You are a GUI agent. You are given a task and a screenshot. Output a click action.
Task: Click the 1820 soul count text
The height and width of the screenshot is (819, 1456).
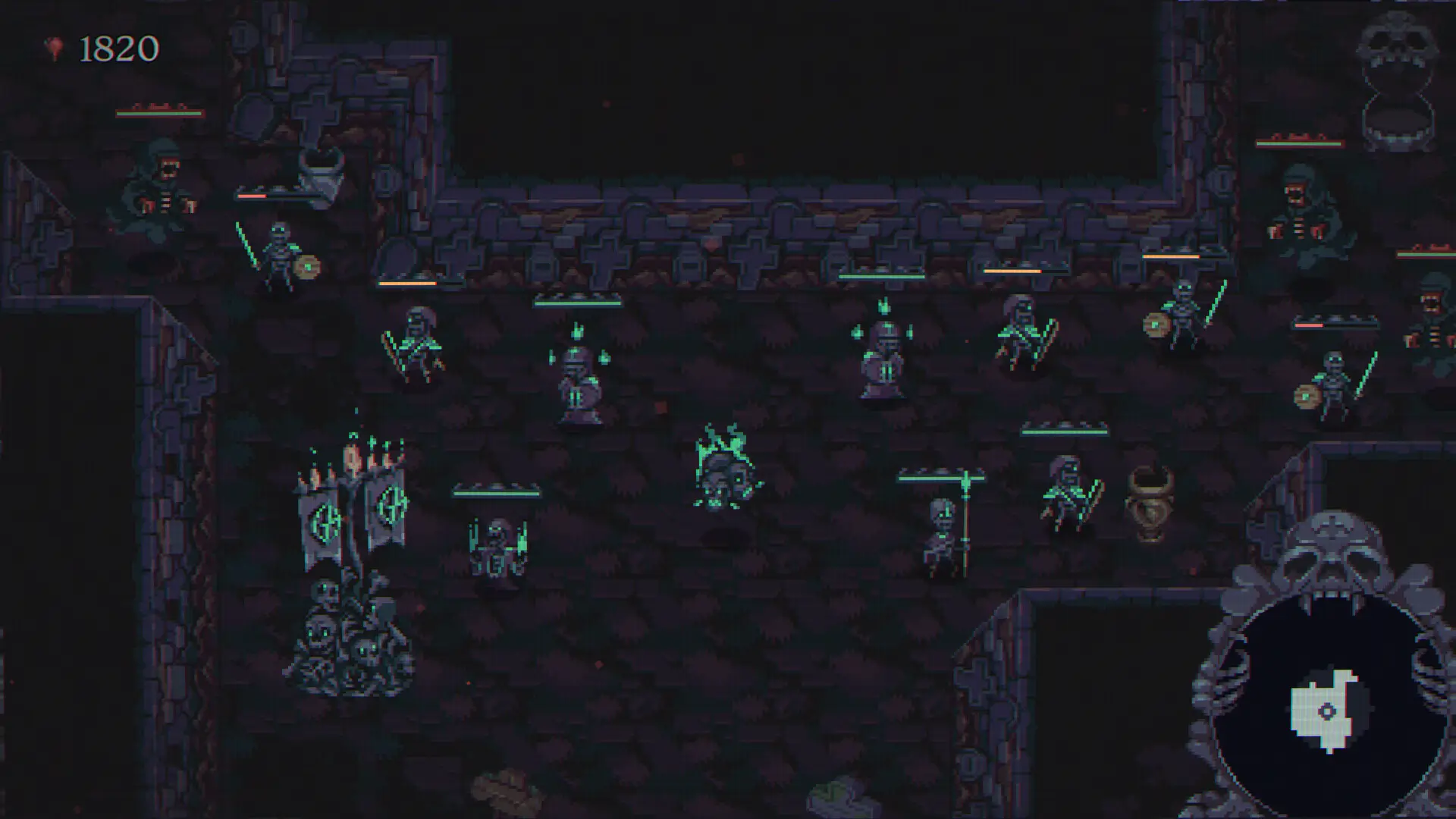(x=118, y=49)
